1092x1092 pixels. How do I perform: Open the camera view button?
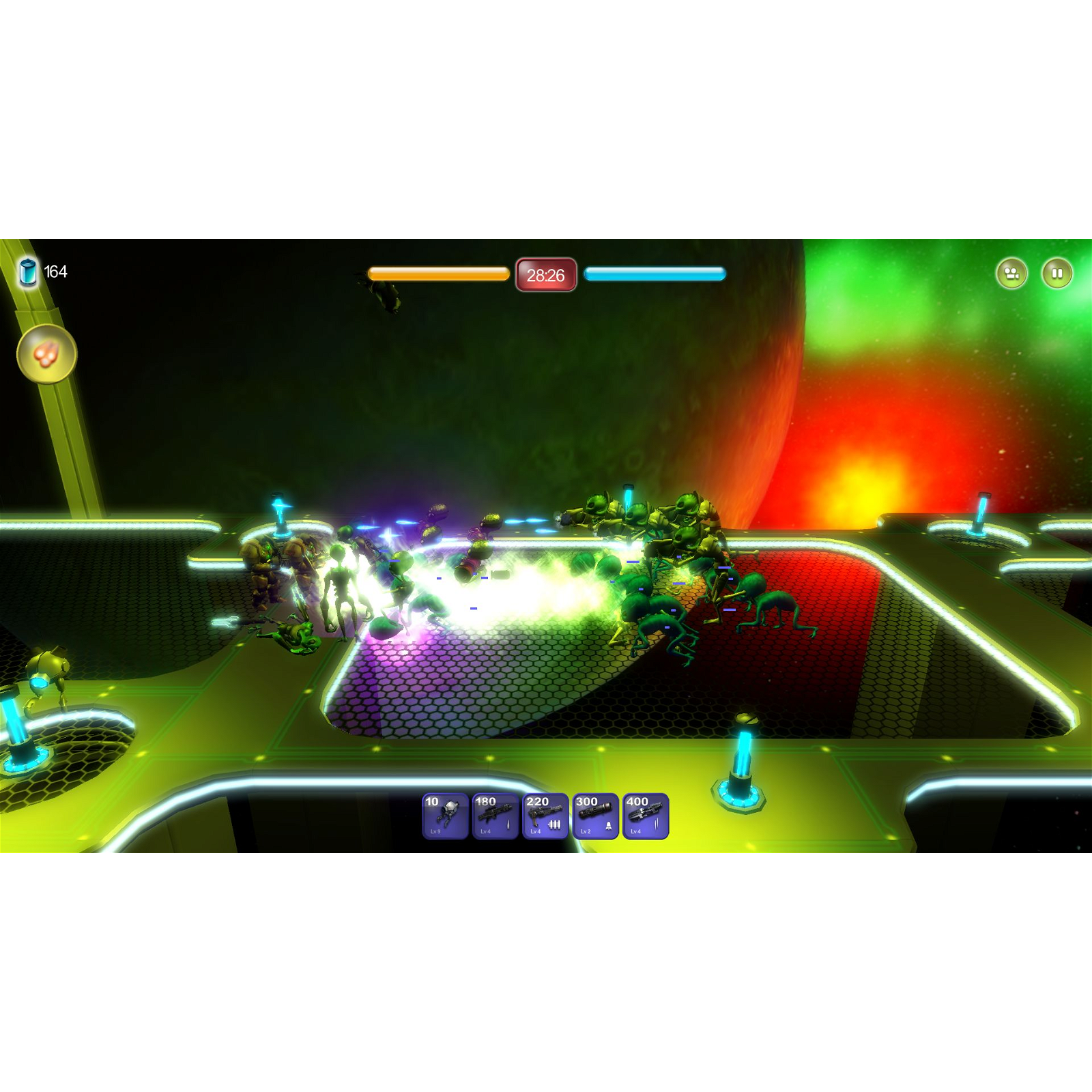pos(1013,272)
